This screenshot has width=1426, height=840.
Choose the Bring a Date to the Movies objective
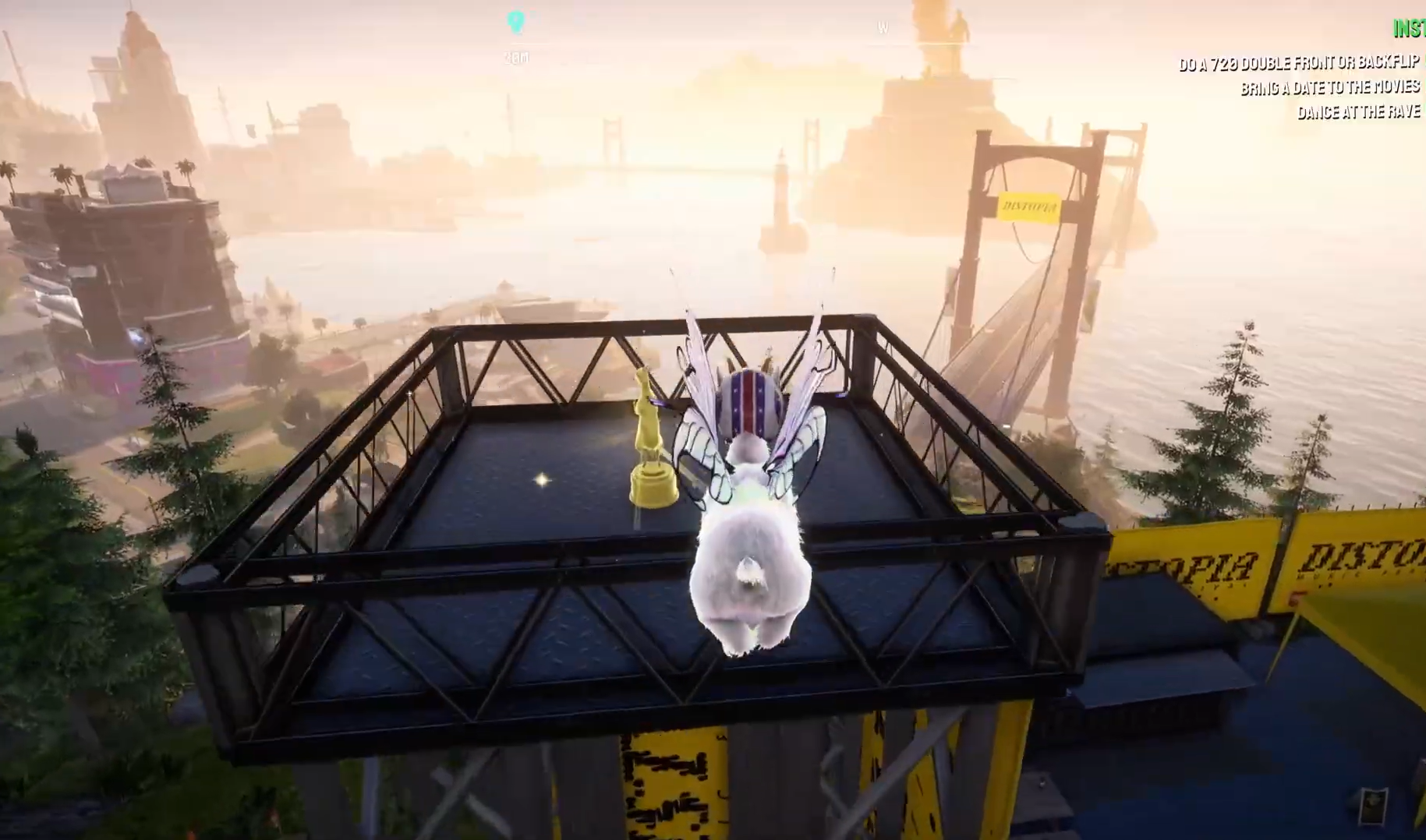[x=1329, y=87]
